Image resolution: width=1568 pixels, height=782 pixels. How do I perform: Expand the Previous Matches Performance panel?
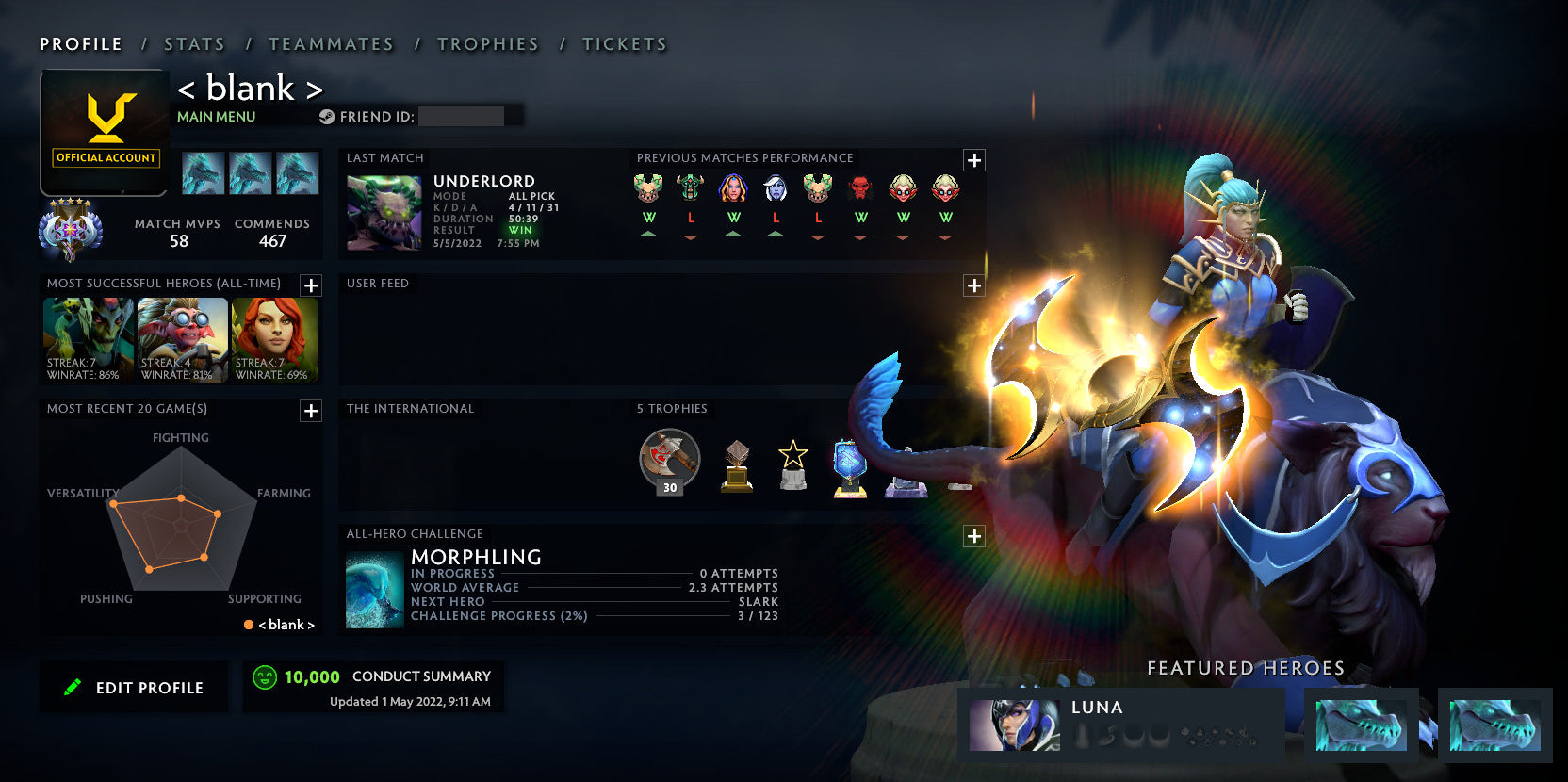(973, 160)
